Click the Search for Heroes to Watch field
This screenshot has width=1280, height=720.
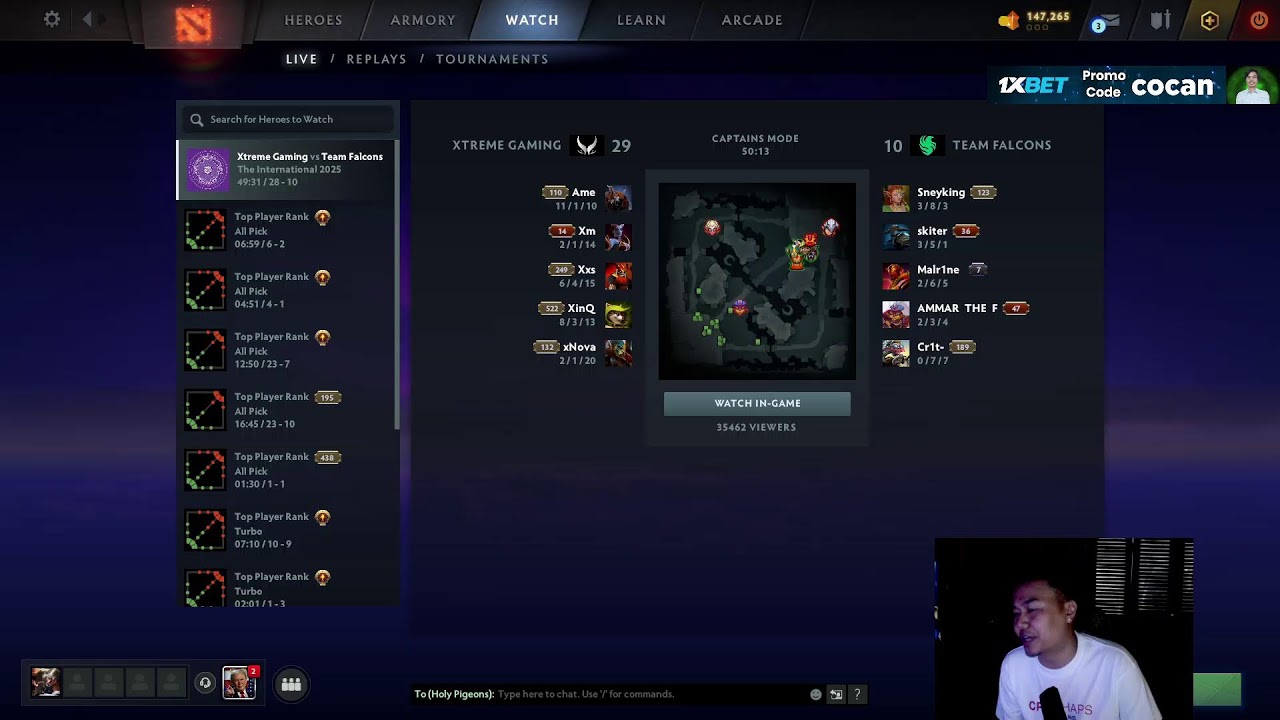pyautogui.click(x=290, y=119)
